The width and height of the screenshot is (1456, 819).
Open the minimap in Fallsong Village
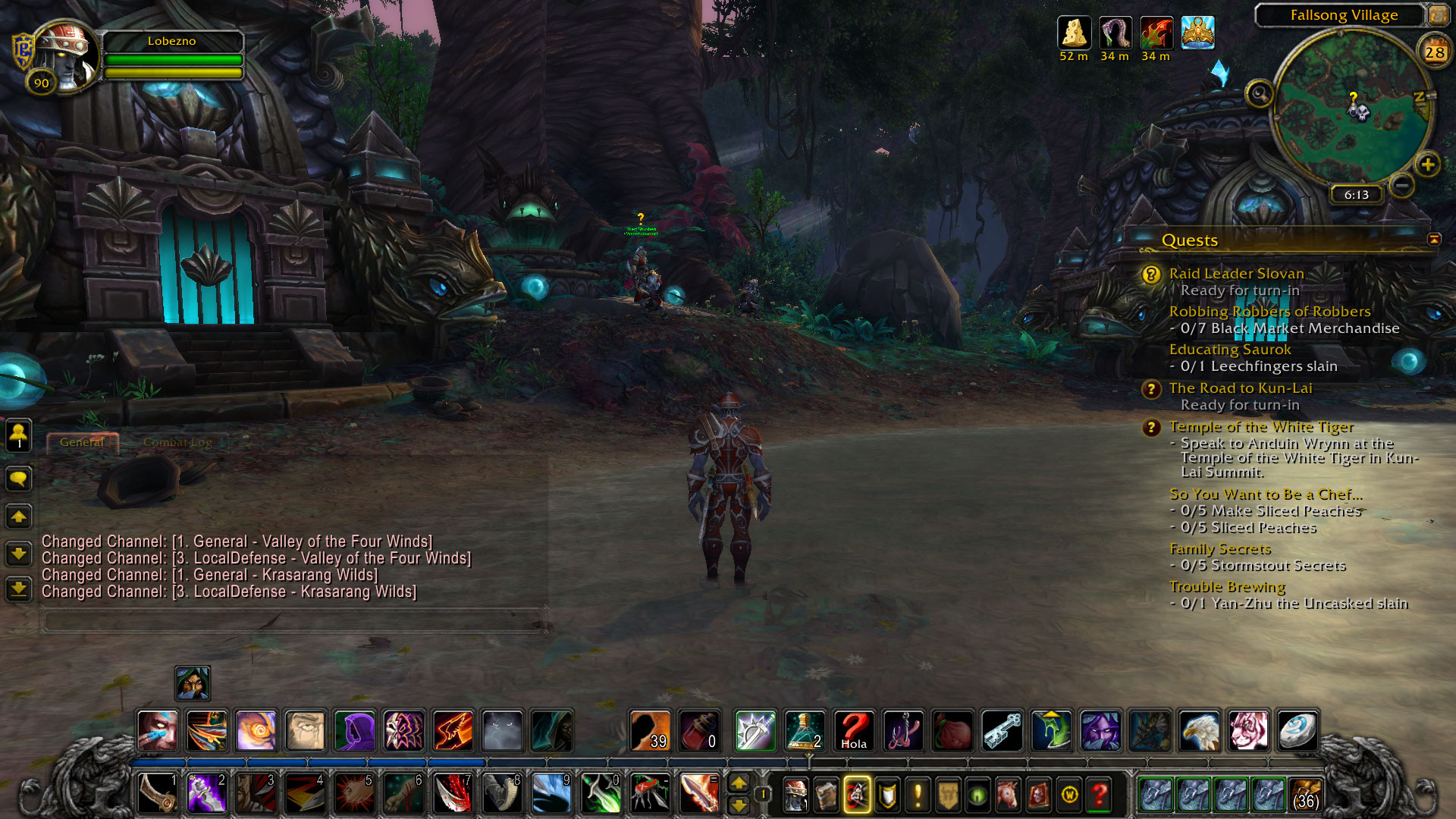tap(1351, 108)
